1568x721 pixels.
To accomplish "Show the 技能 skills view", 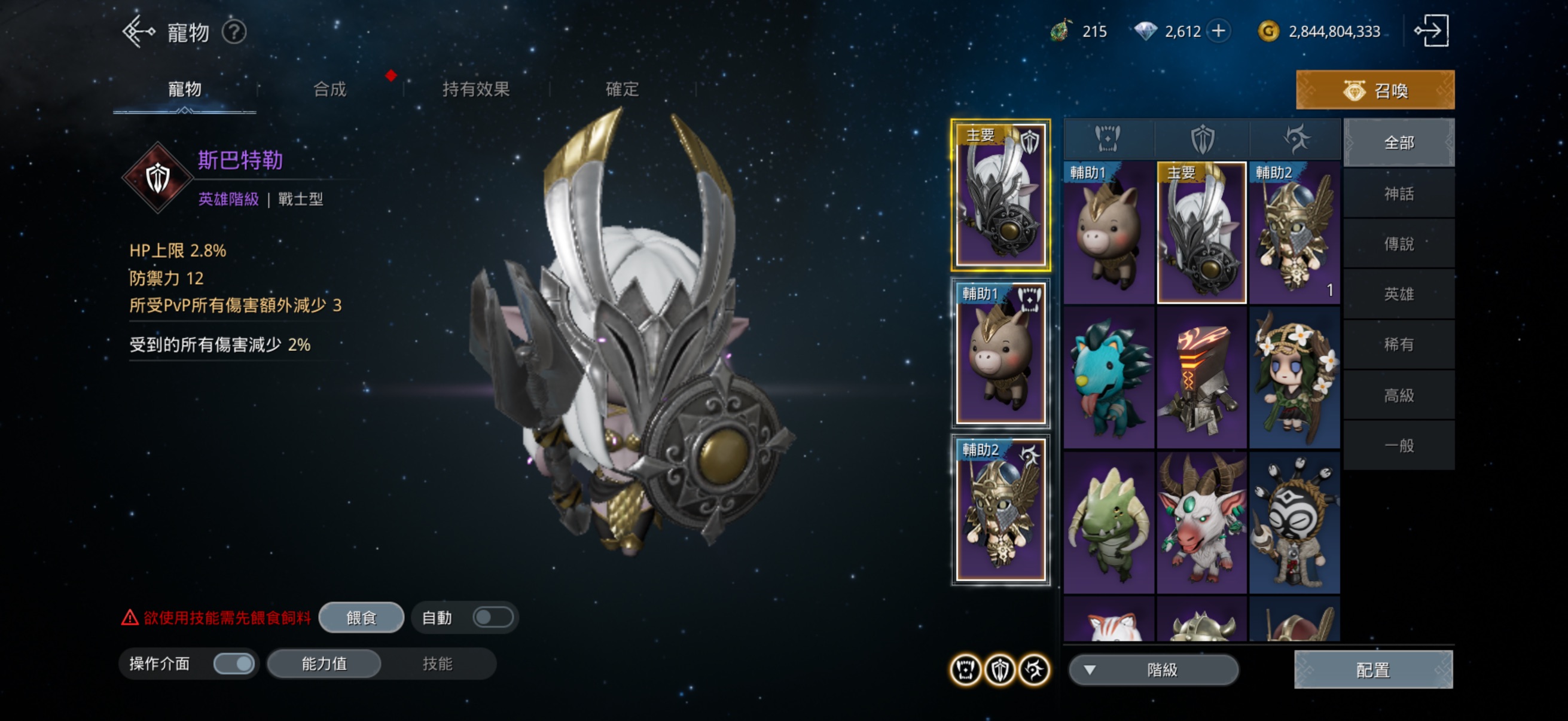I will coord(437,663).
